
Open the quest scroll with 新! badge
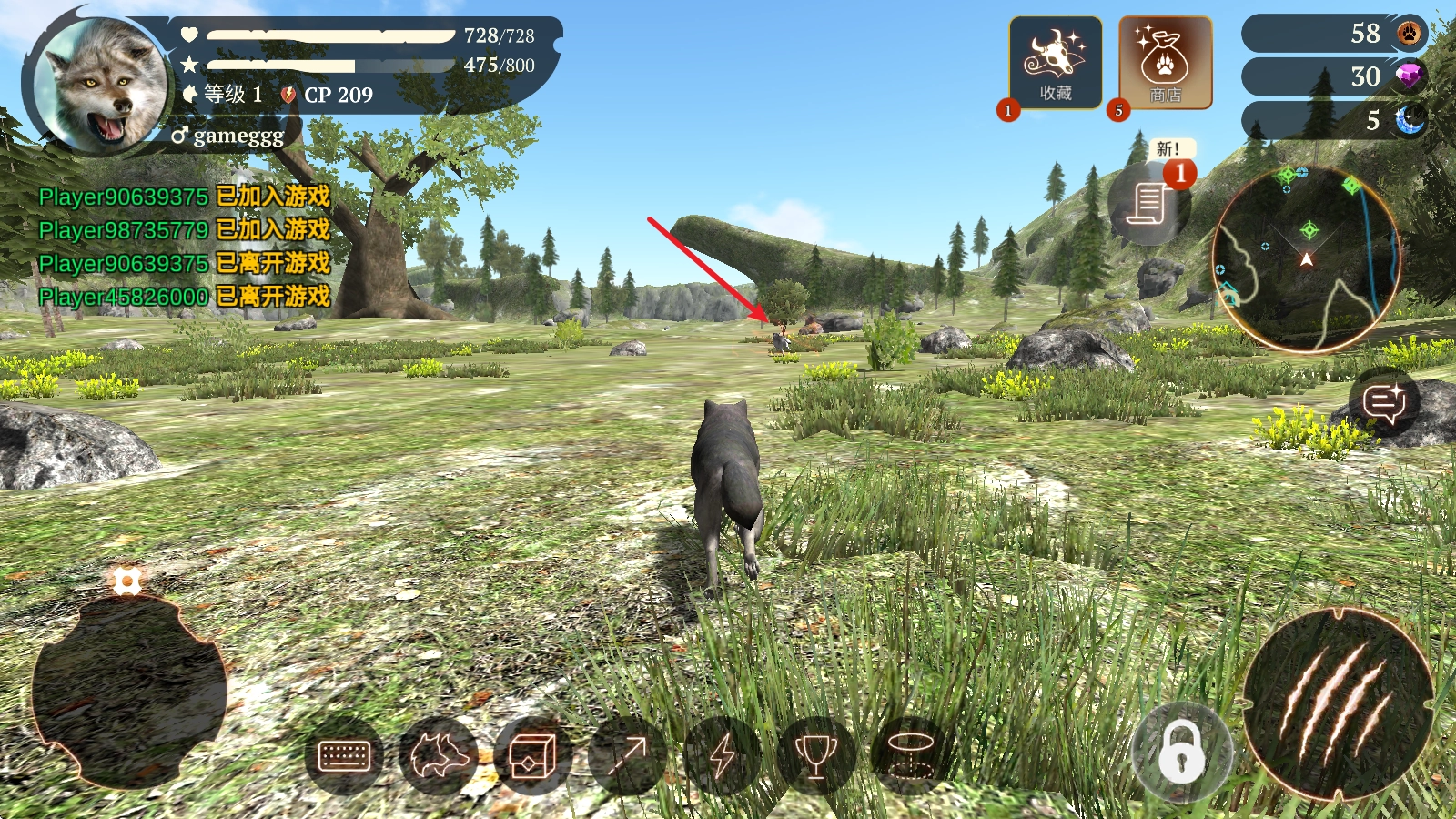(x=1149, y=202)
